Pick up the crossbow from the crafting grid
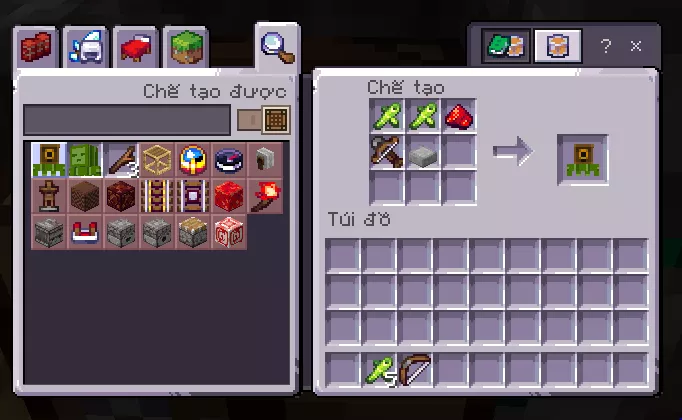This screenshot has height=420, width=682. [x=387, y=153]
